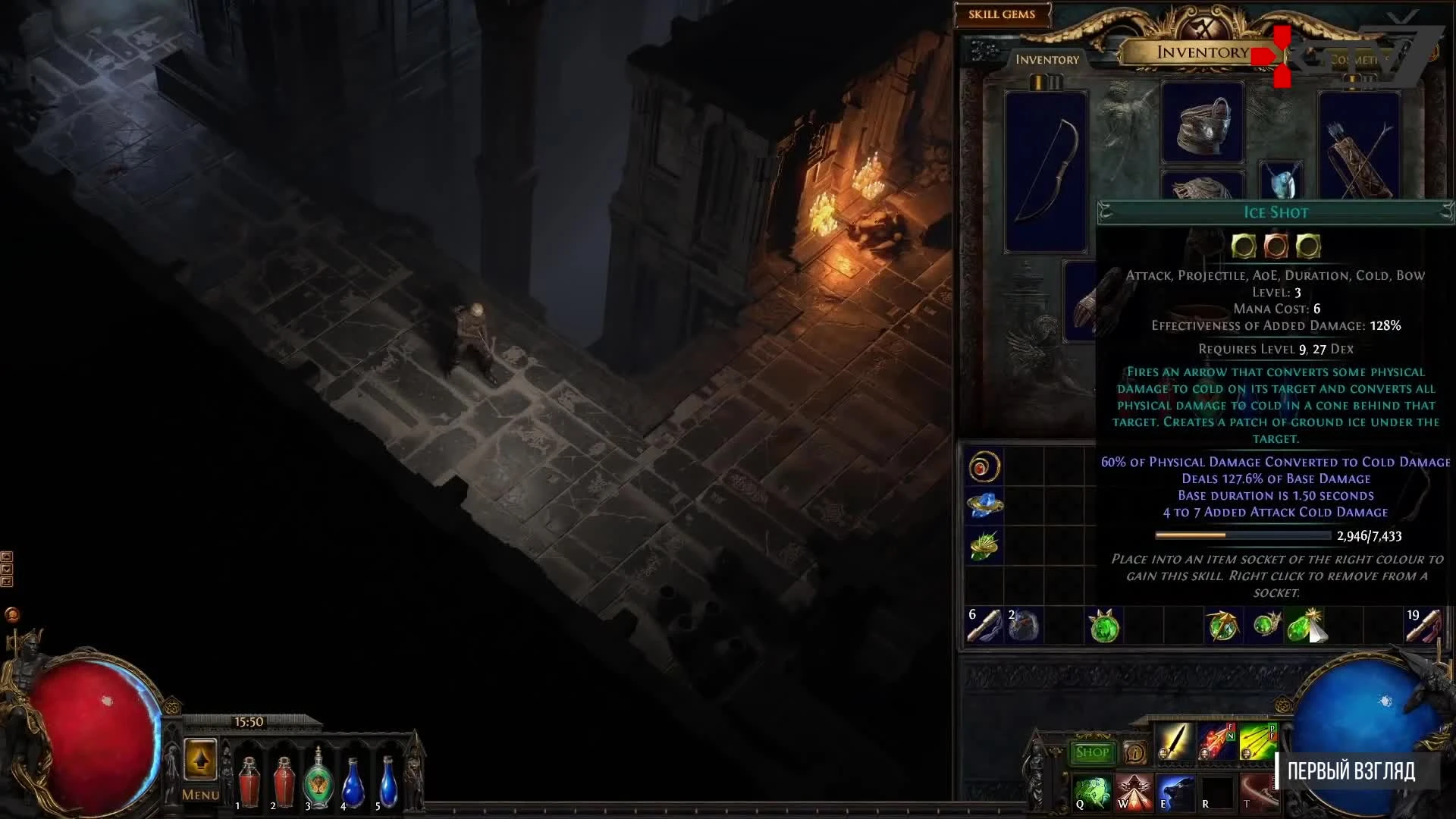Click the red socket on the Ice Shot tooltip
Screen dimensions: 1456x819
[1276, 244]
